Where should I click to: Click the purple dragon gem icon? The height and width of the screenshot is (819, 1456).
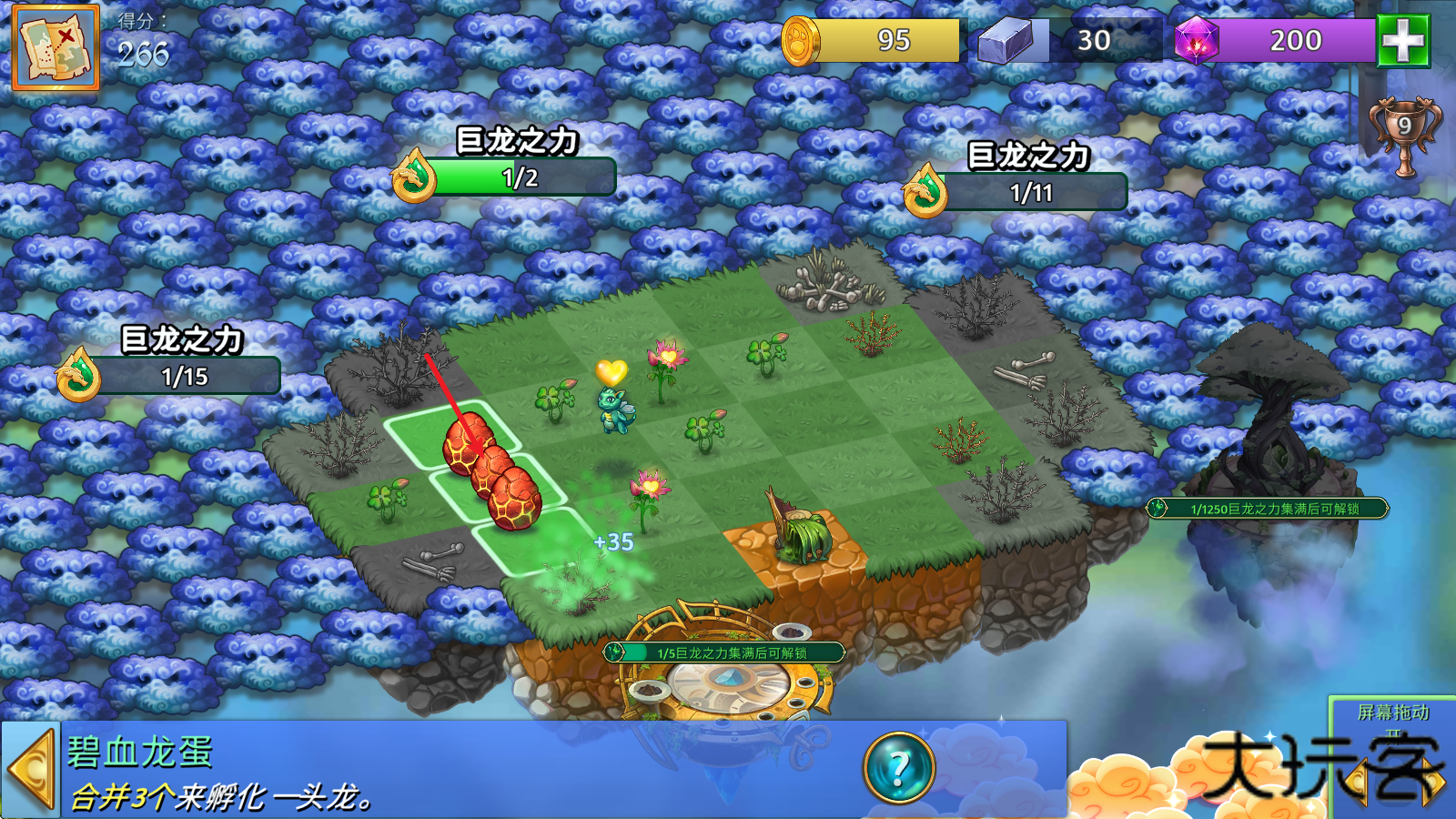[1197, 42]
